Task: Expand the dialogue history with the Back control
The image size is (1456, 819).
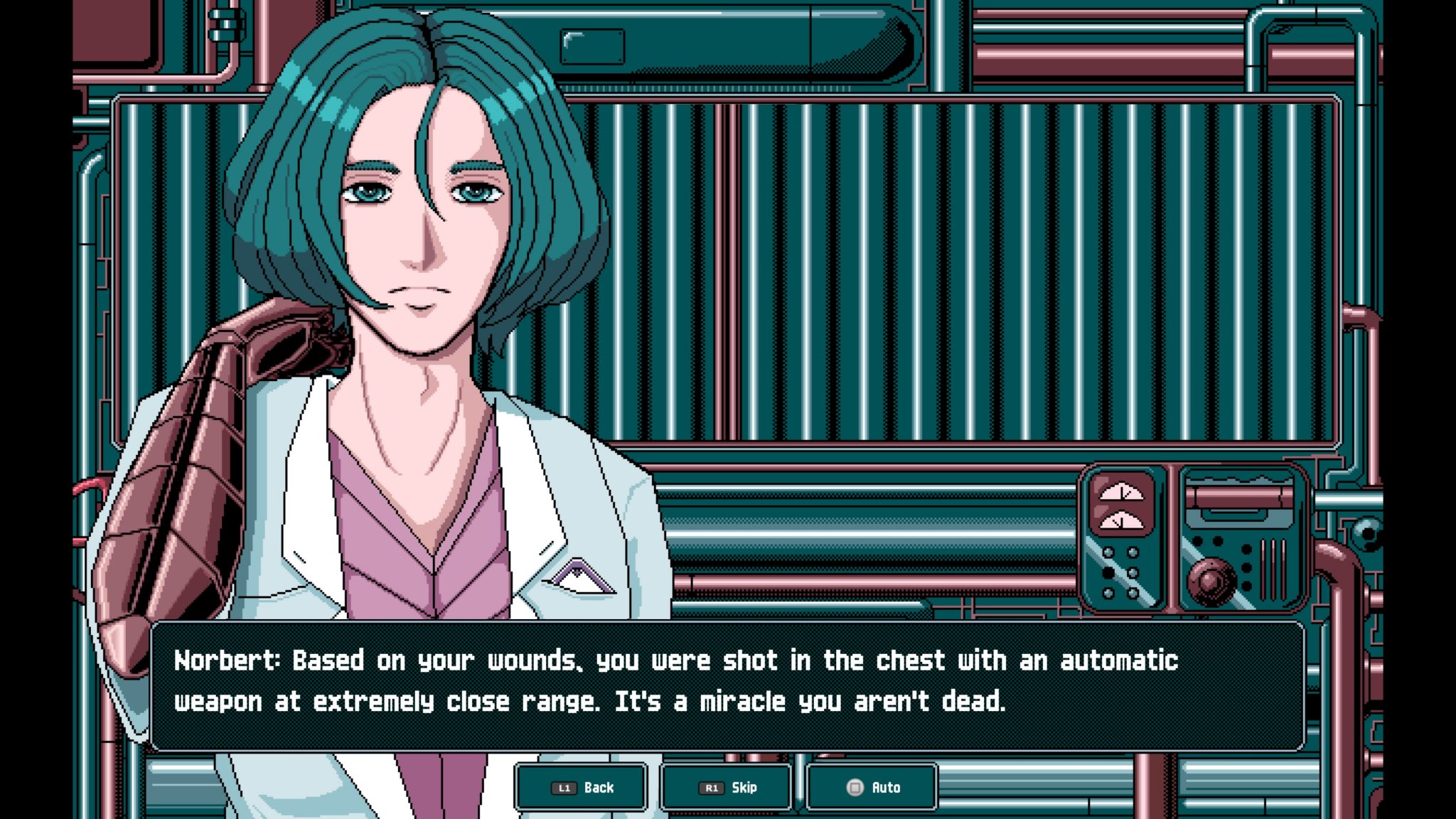Action: click(x=581, y=787)
